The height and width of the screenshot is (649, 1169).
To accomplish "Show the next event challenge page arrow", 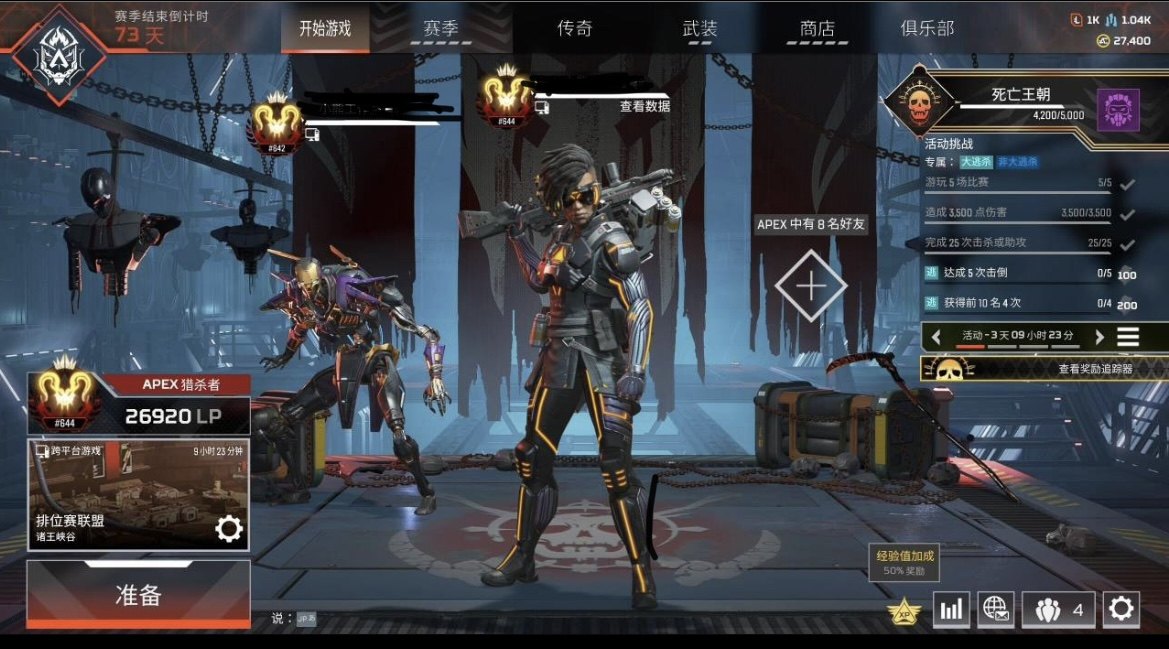I will pyautogui.click(x=1099, y=337).
